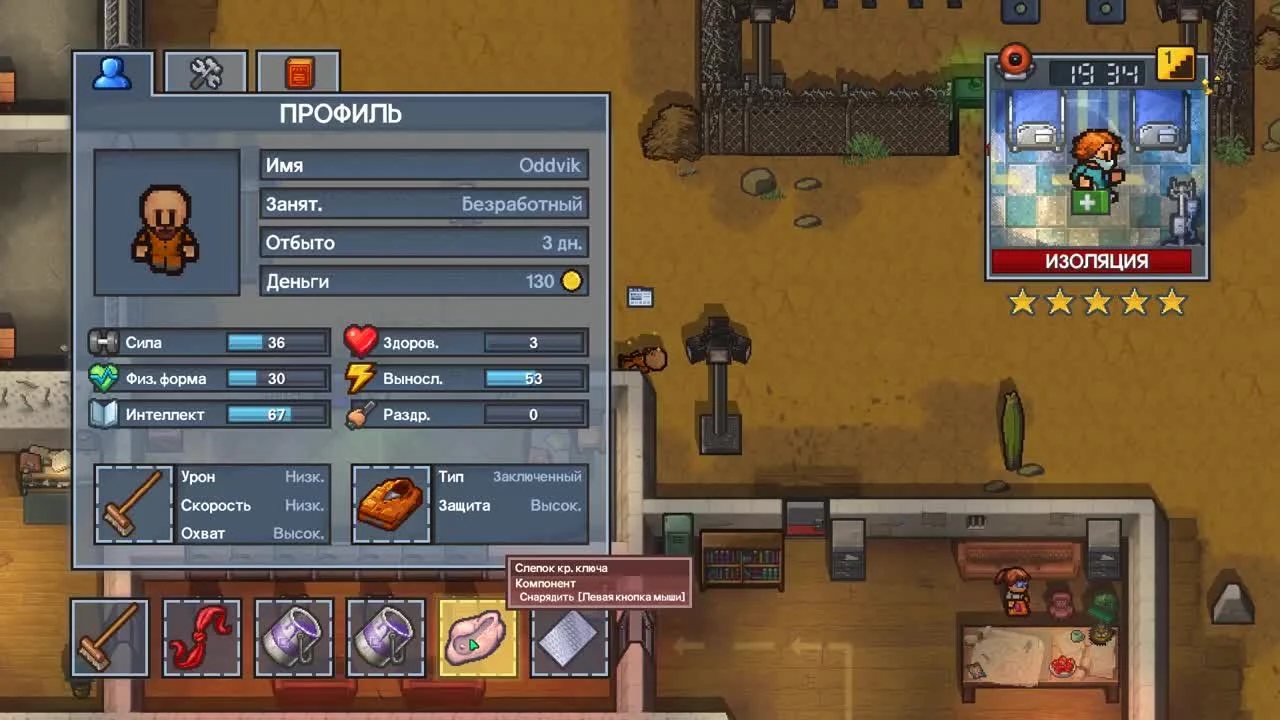Click the book icon beside Интеллект

tap(105, 414)
